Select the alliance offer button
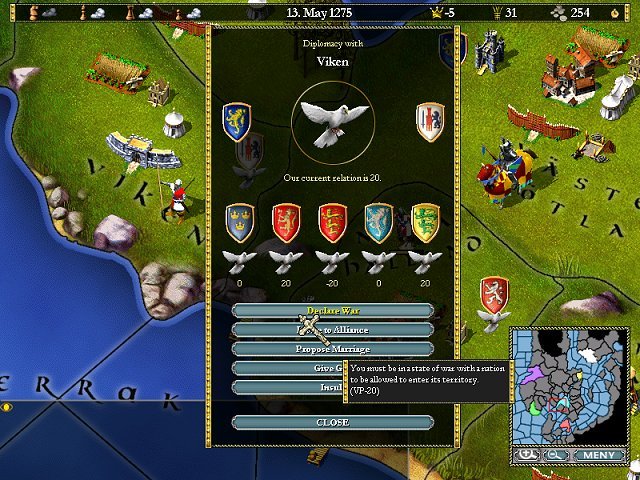The width and height of the screenshot is (640, 480). tap(332, 330)
